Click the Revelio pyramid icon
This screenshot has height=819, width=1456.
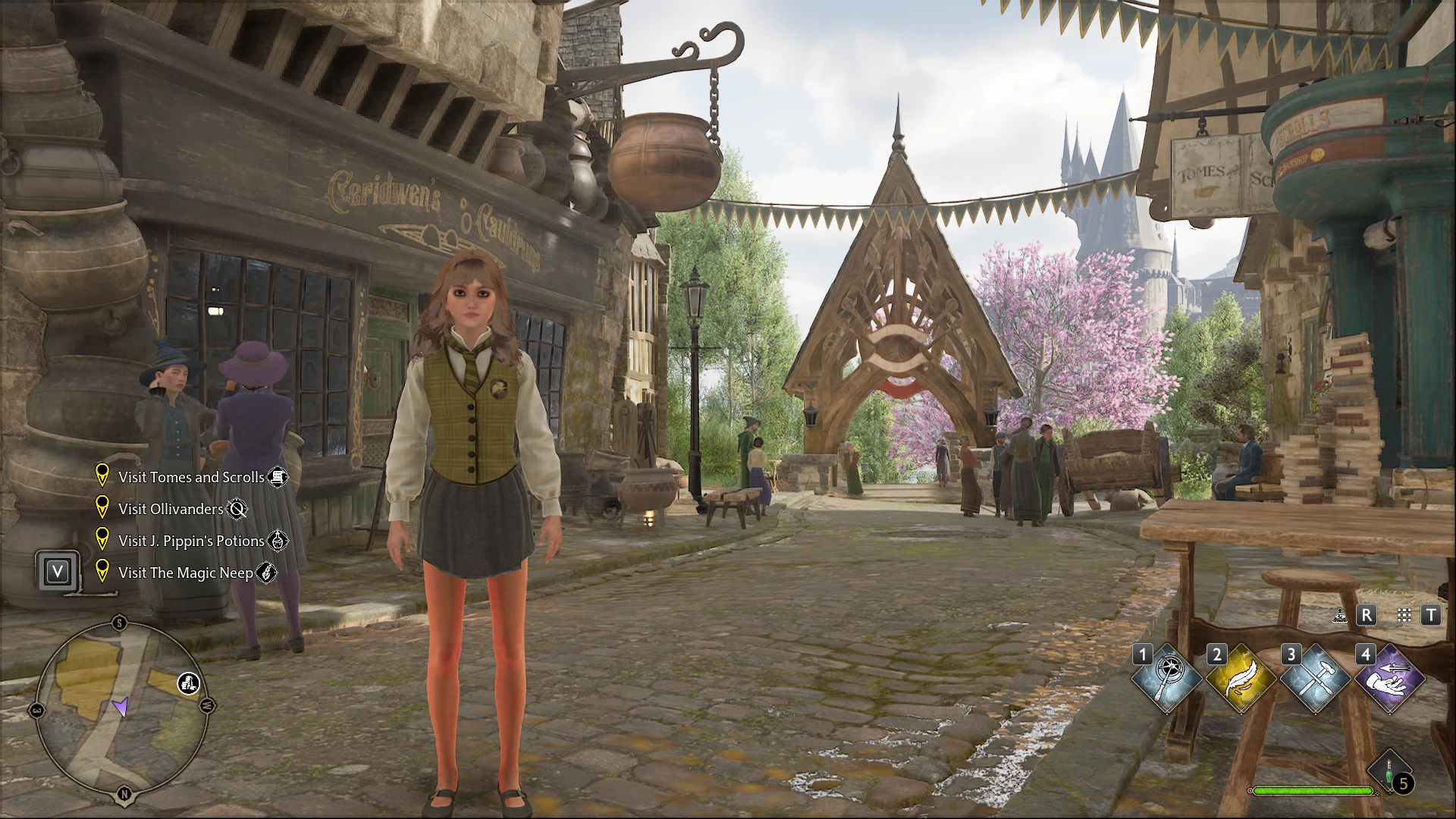[x=1340, y=616]
